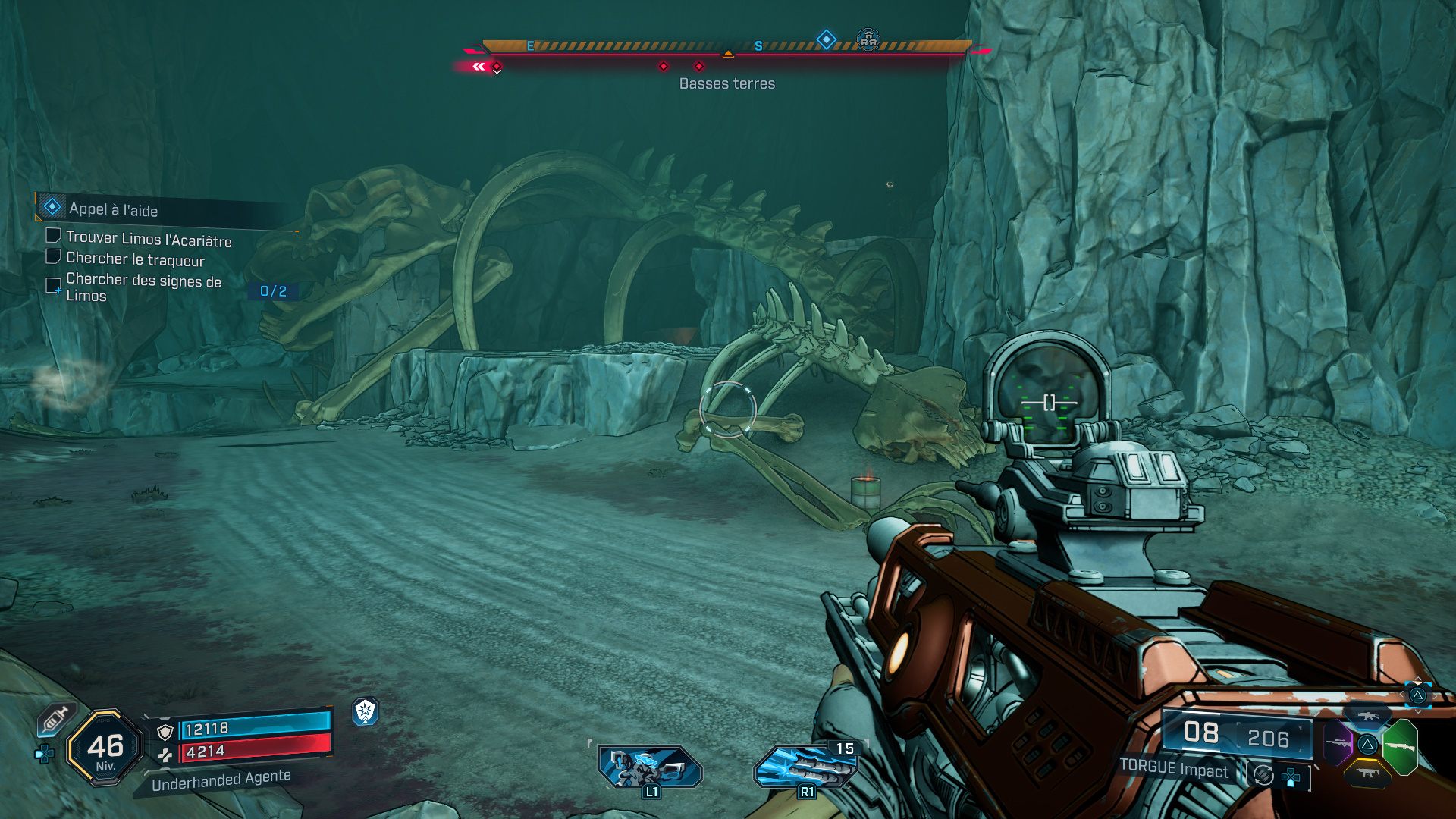Activate the R1 rocket ordnance skill icon
This screenshot has width=1456, height=819.
pos(805,766)
